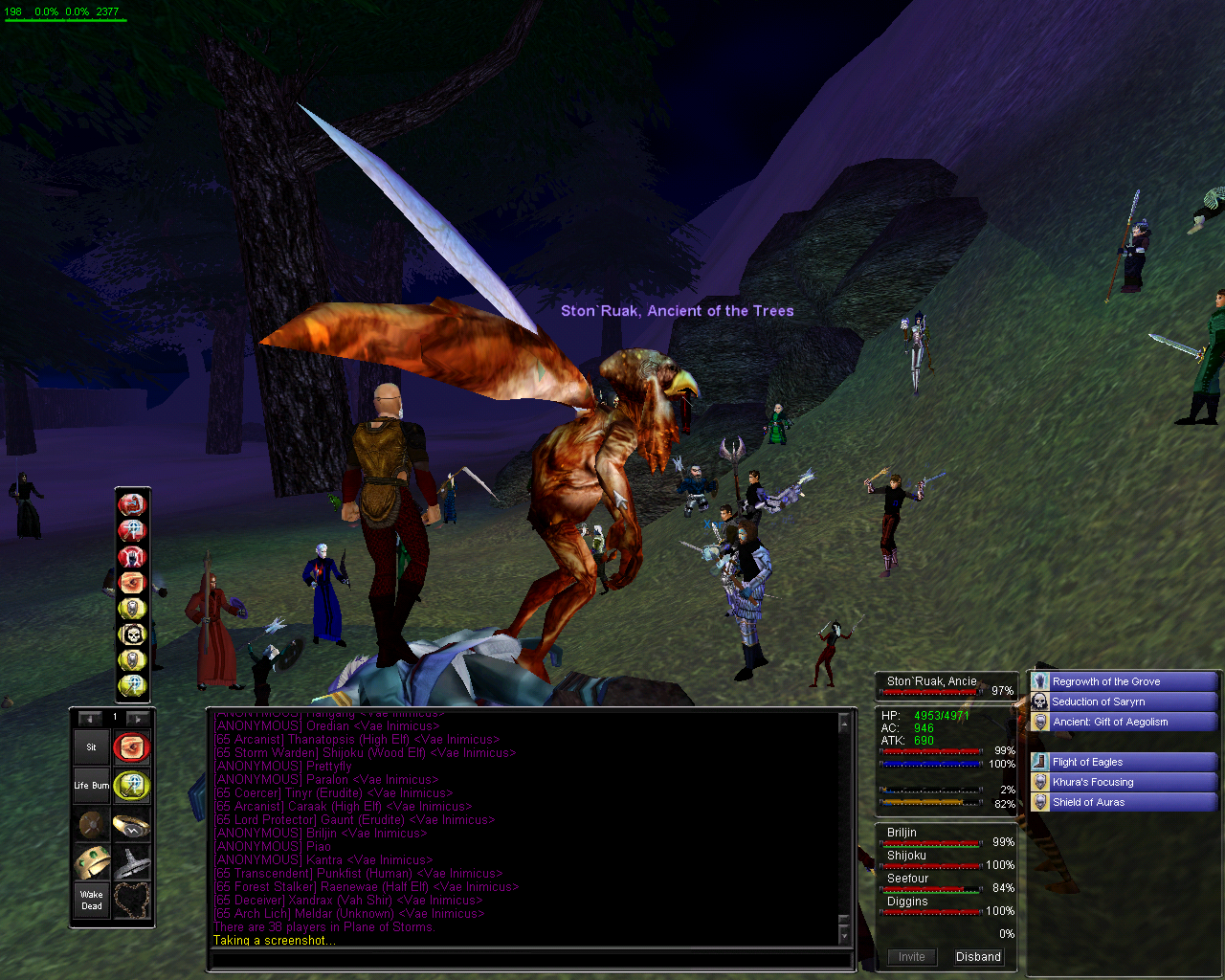Click the chat text entry line

pyautogui.click(x=529, y=960)
